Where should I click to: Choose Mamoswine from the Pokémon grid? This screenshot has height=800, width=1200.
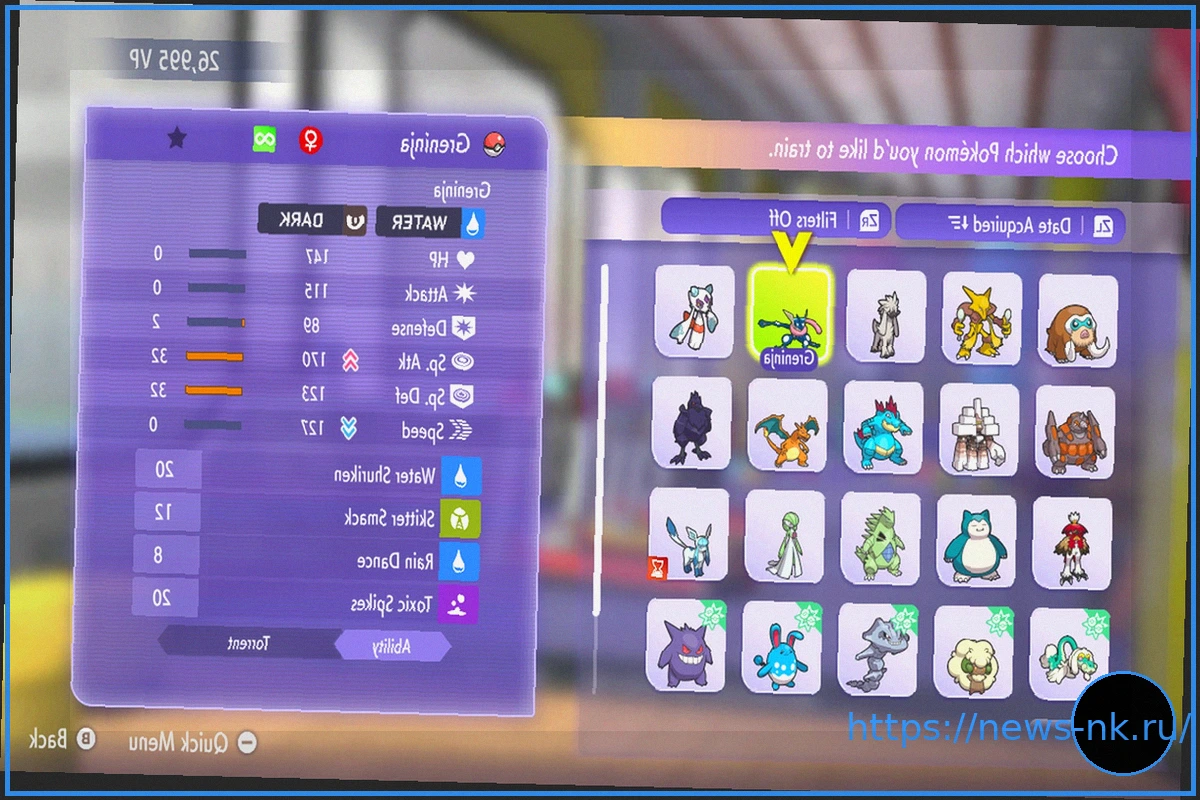coord(1078,320)
